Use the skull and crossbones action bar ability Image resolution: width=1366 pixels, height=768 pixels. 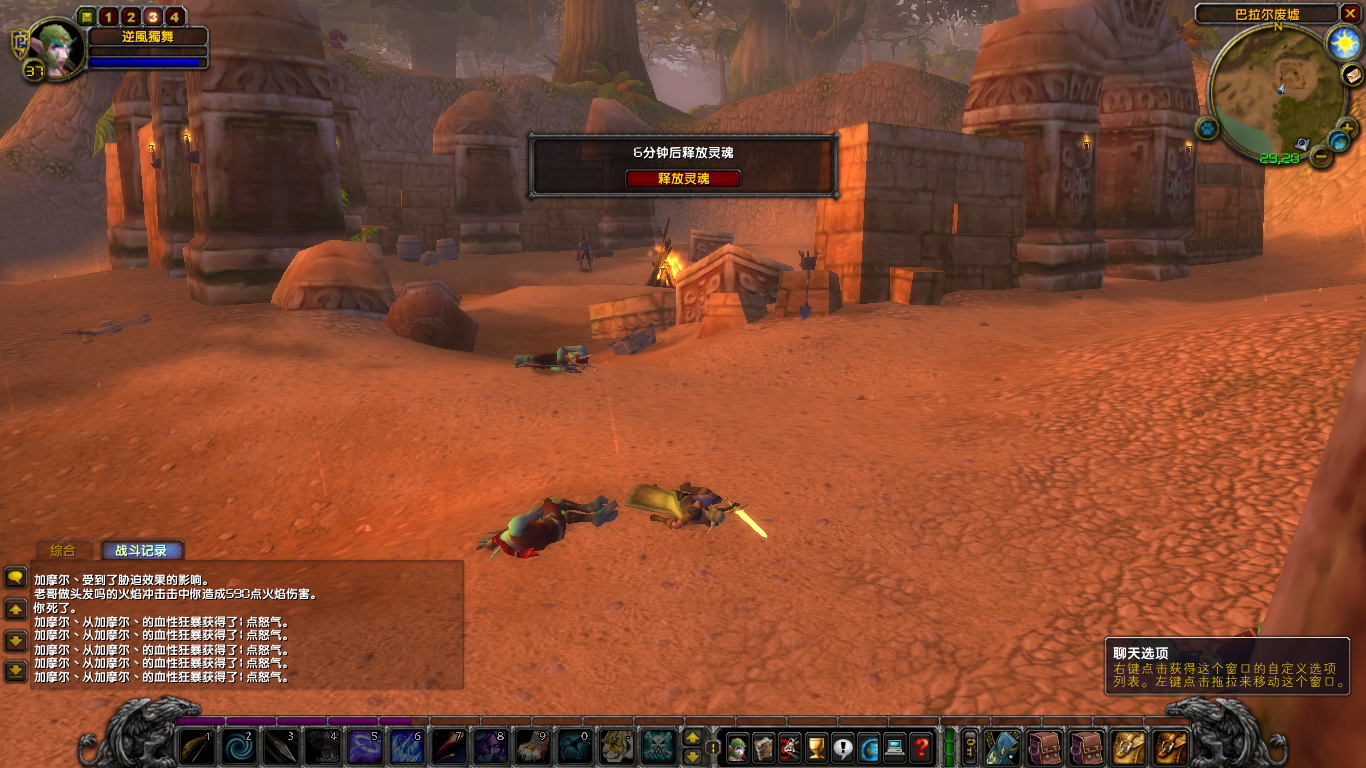[x=658, y=747]
